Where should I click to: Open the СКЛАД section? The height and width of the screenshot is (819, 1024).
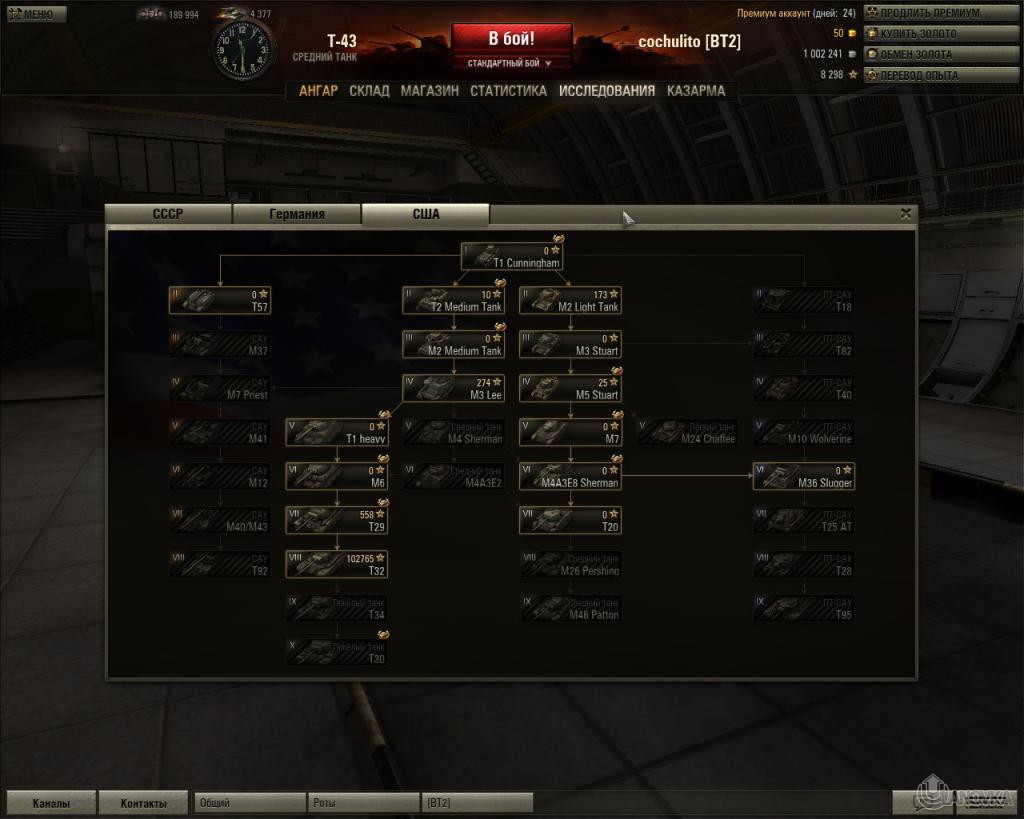369,90
